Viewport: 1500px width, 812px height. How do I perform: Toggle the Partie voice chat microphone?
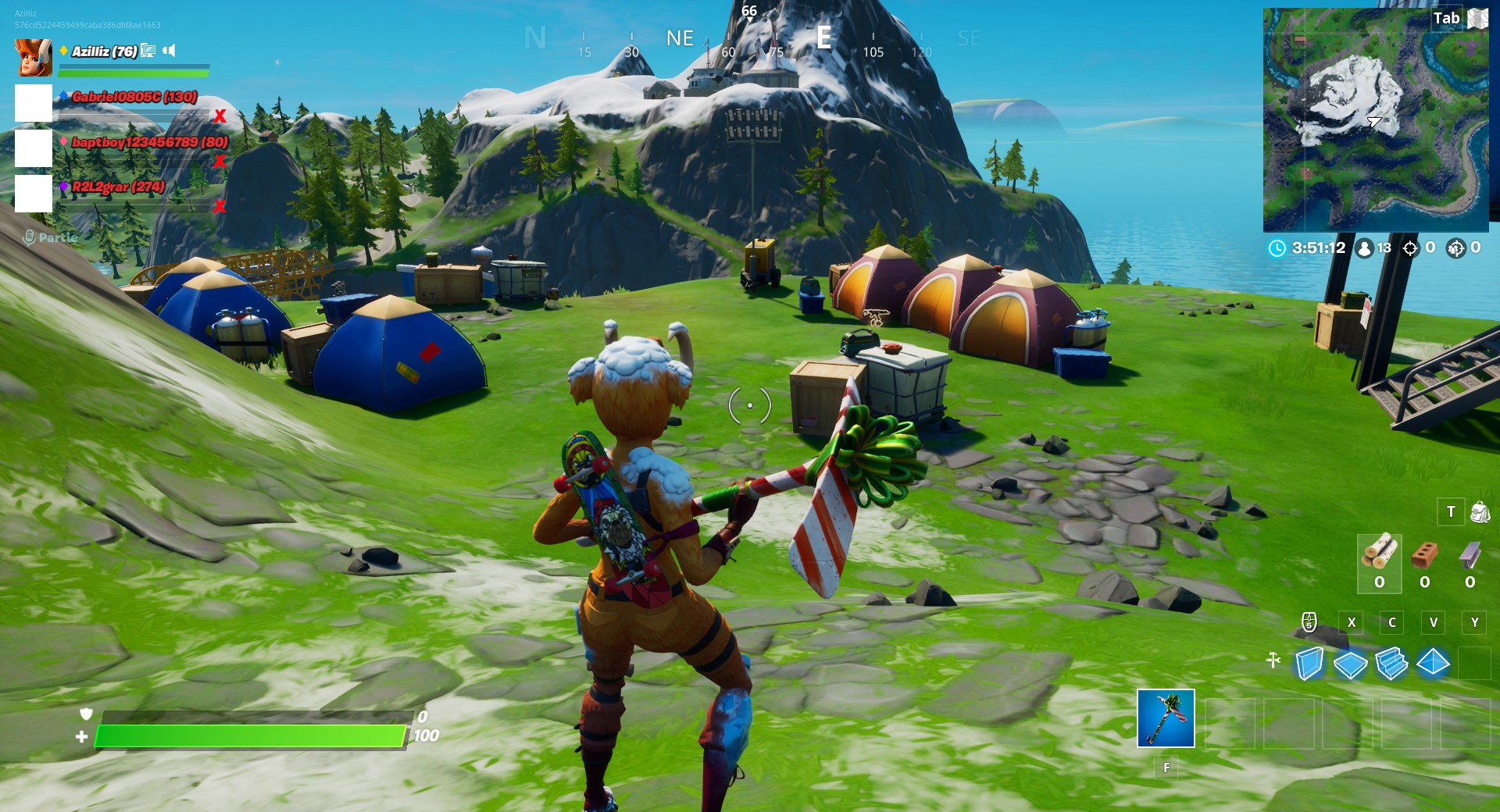point(30,237)
